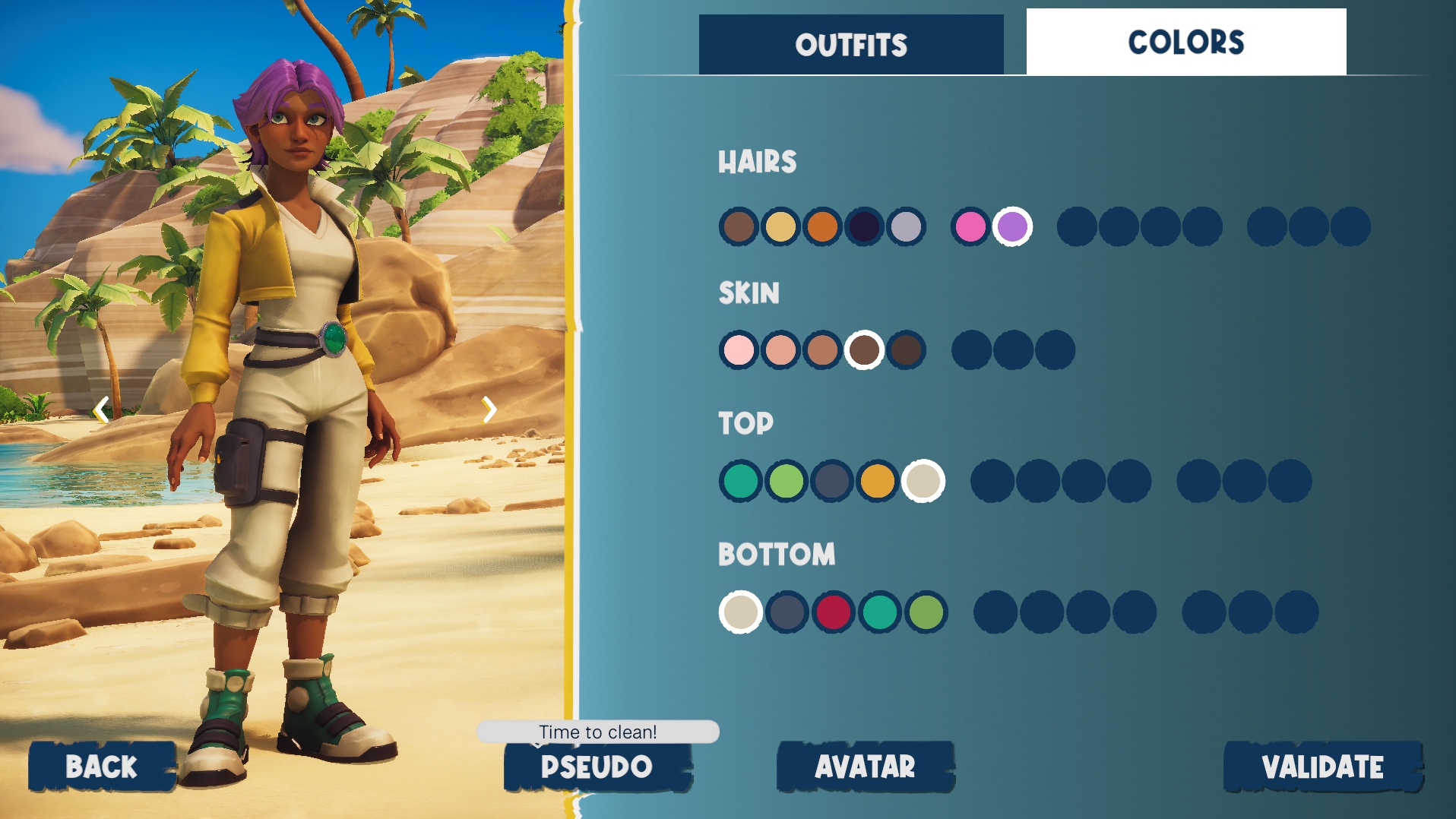Select the palest pink skin tone
The height and width of the screenshot is (819, 1456).
click(739, 350)
